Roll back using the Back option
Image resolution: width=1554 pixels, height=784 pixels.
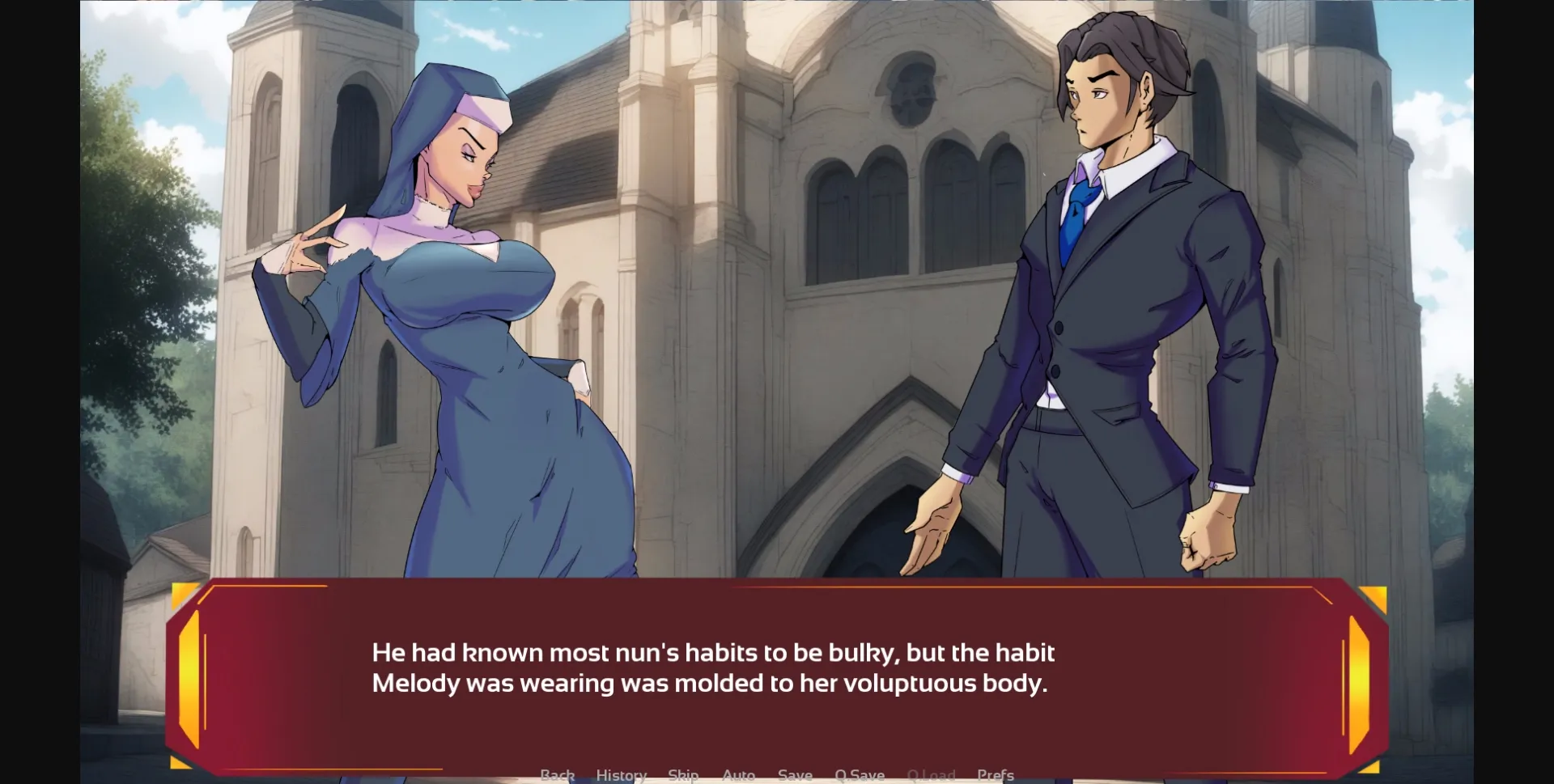click(x=558, y=774)
